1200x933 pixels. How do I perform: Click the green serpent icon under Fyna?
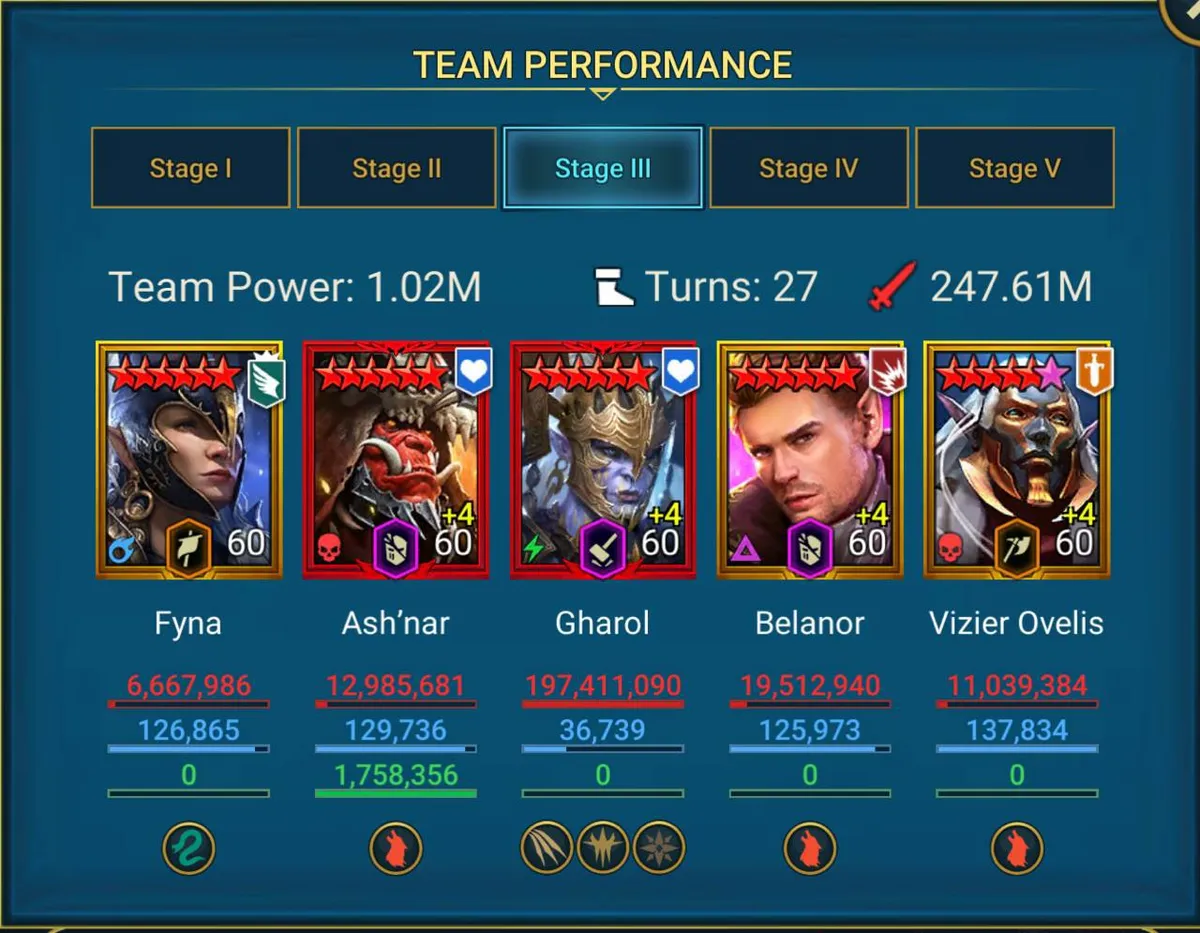click(x=189, y=849)
